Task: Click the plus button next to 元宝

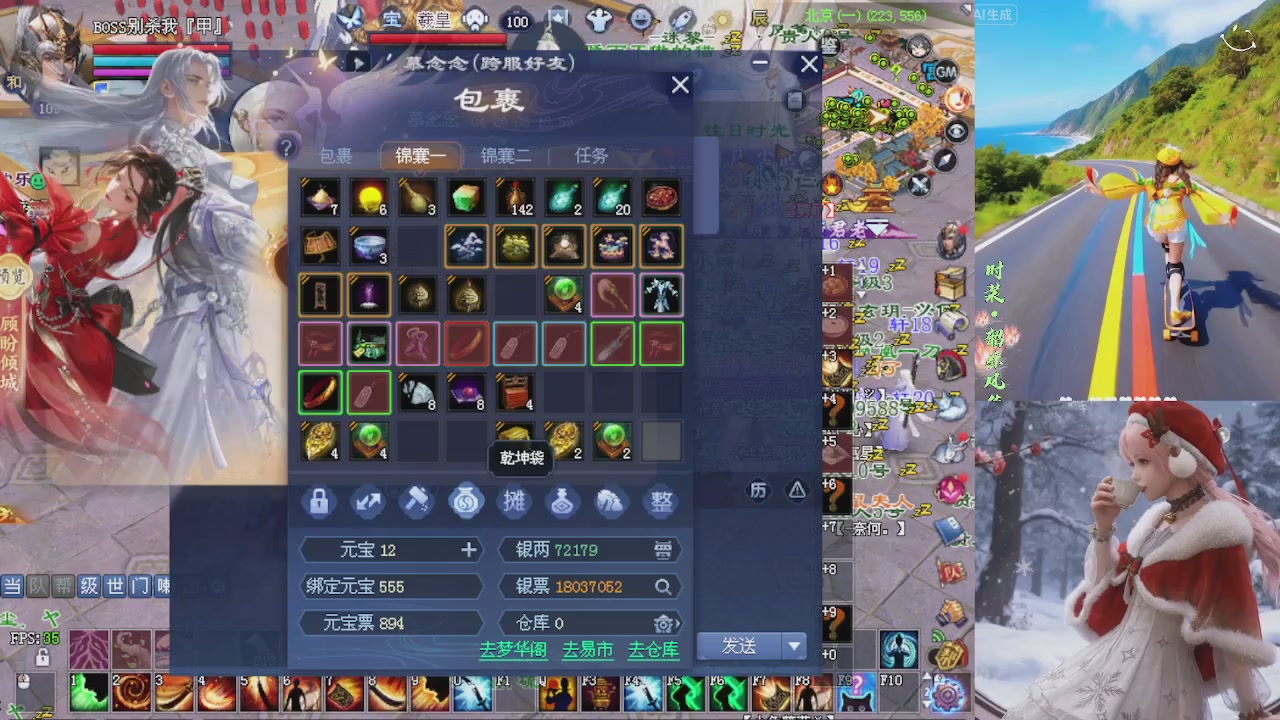Action: pos(468,549)
